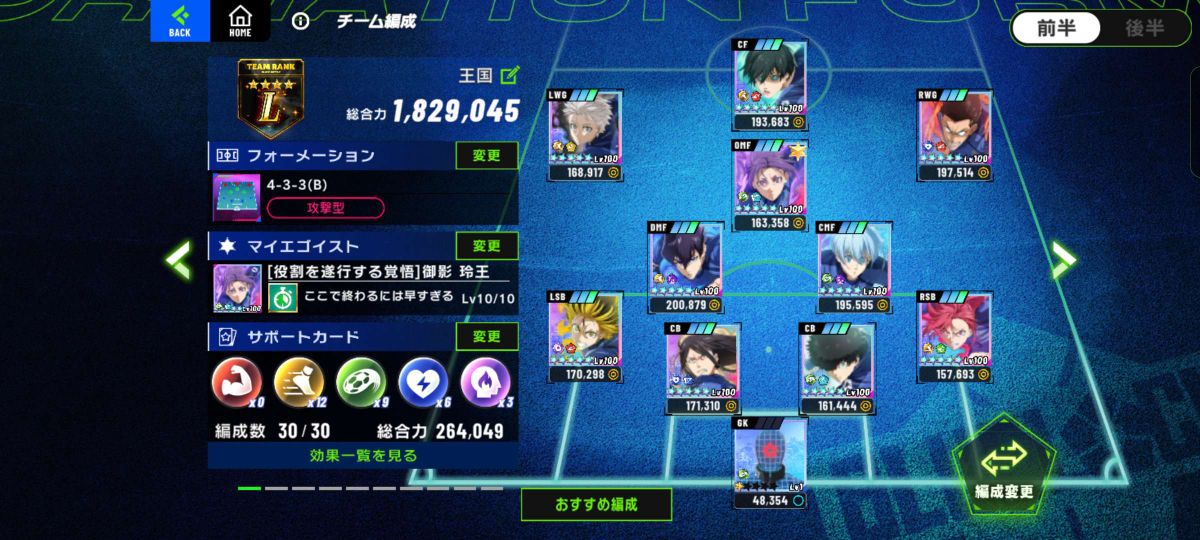Select the CF player card
Screen dimensions: 1200x540
coord(771,84)
